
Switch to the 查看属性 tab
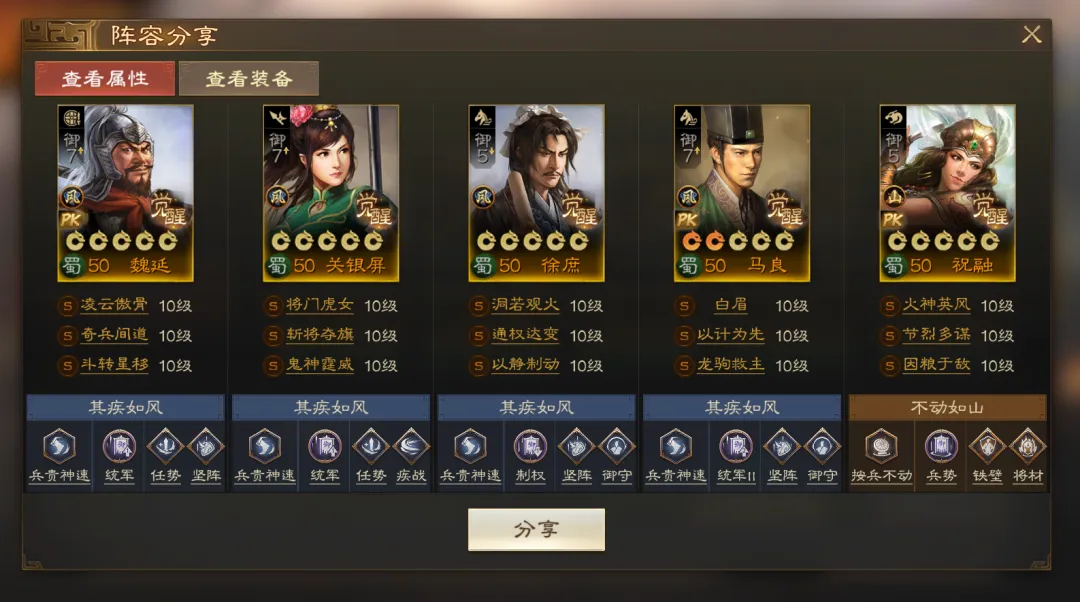(105, 79)
